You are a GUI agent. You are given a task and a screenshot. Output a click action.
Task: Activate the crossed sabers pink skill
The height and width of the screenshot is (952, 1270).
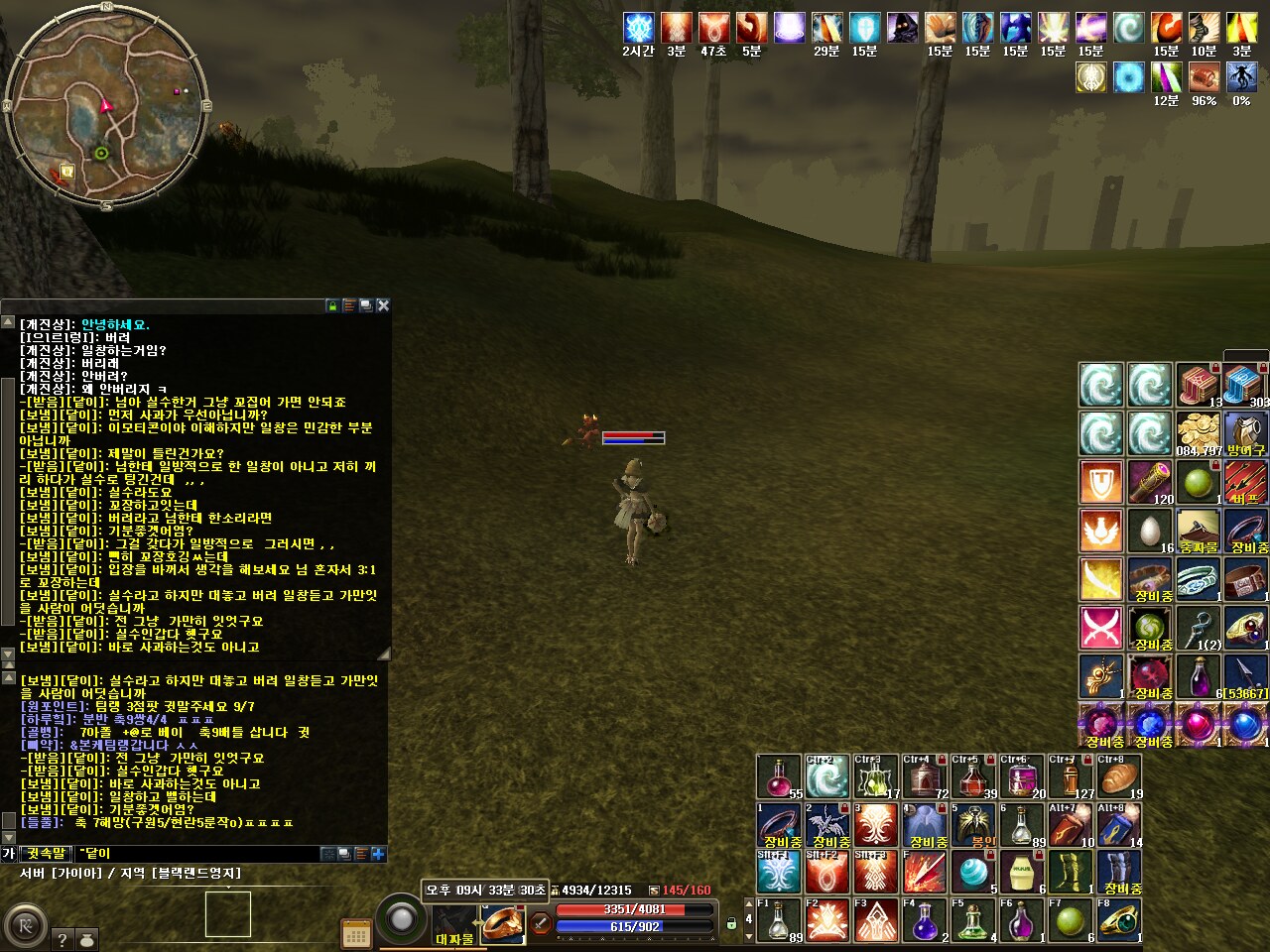pyautogui.click(x=1100, y=628)
